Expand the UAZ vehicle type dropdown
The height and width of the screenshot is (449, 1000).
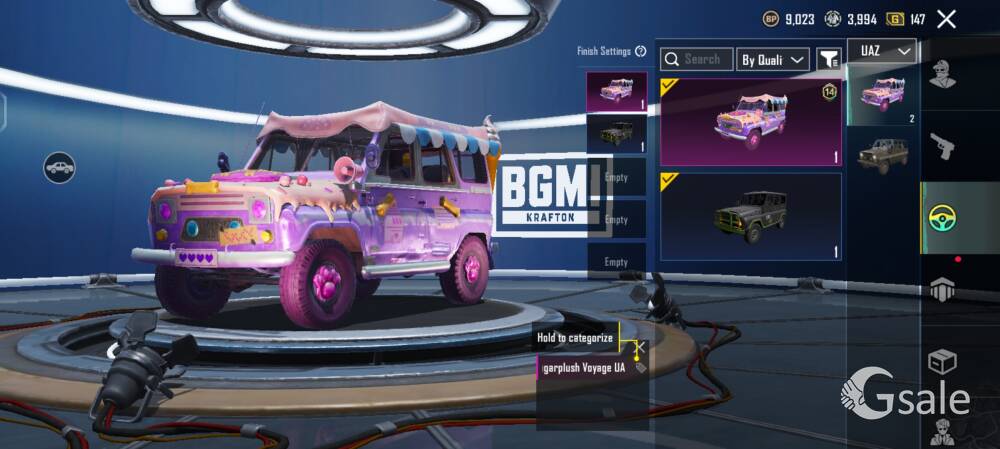882,51
